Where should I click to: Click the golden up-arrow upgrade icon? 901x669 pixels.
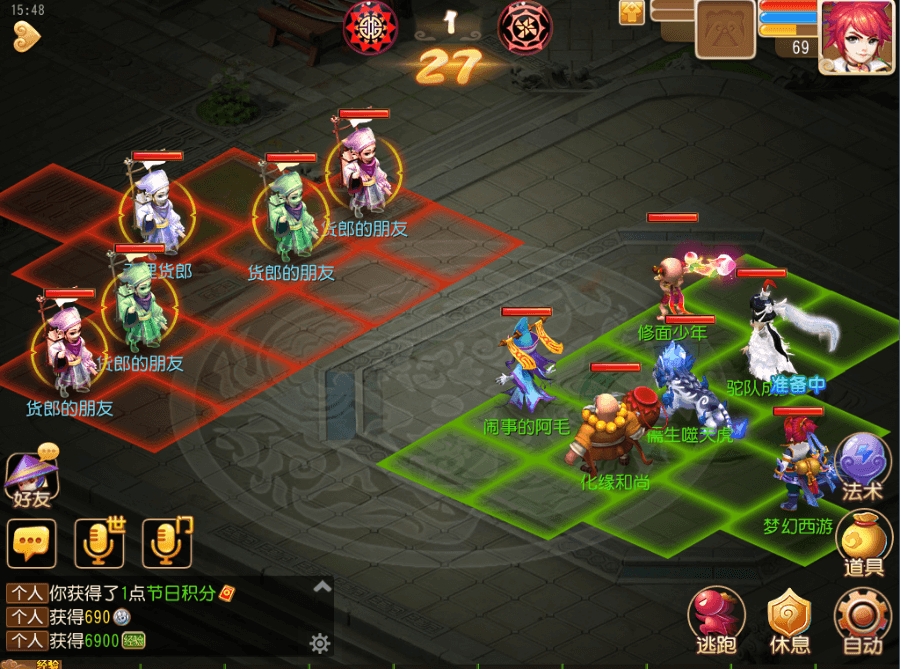[632, 12]
